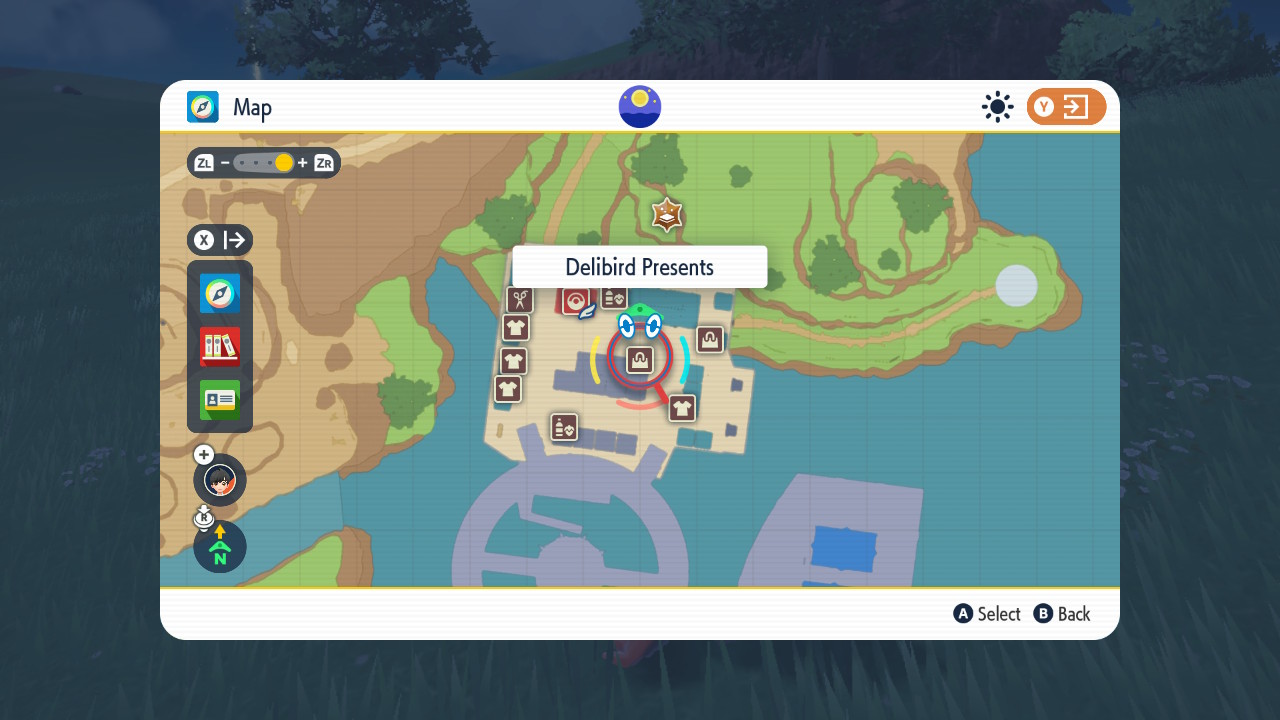This screenshot has height=720, width=1280.
Task: Toggle the R rotate control near compass
Action: point(204,516)
